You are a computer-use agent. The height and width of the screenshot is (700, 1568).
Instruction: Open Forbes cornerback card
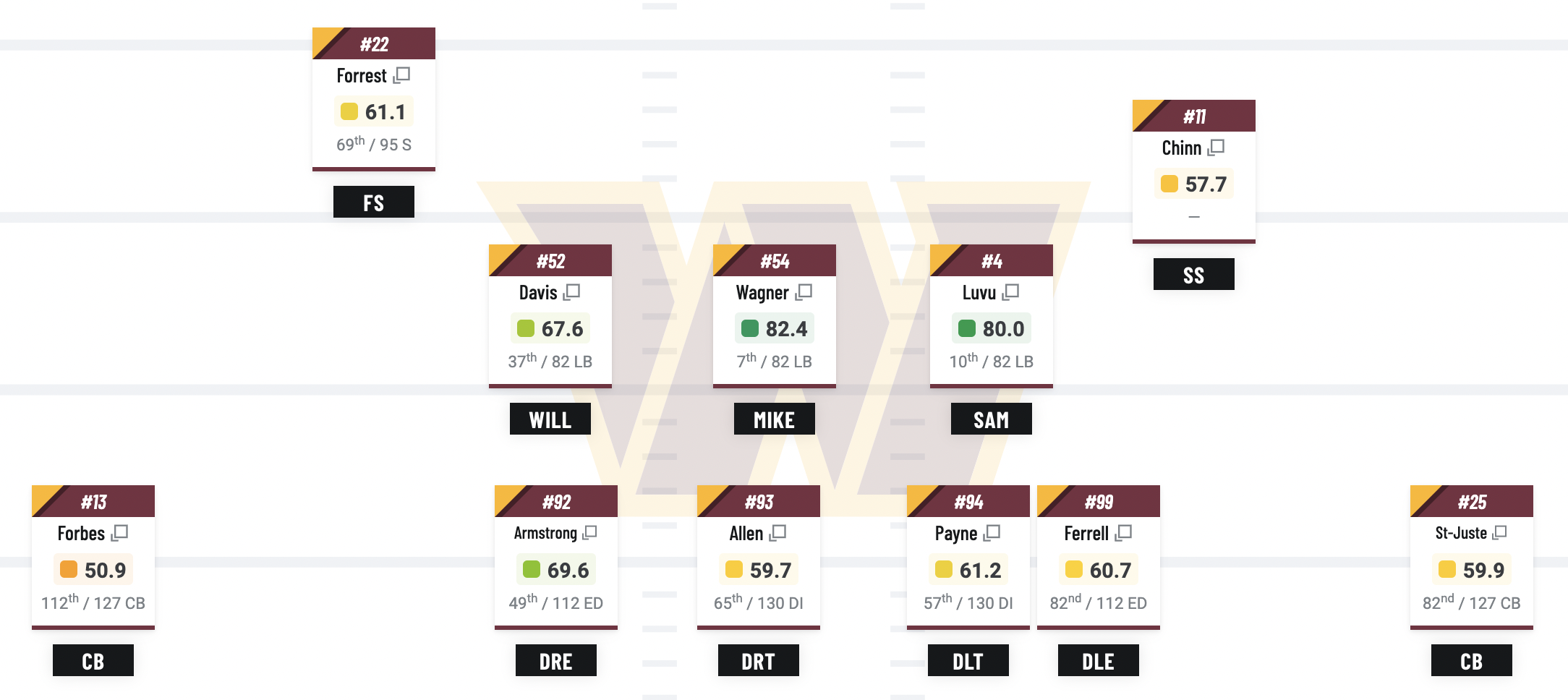pos(81,534)
